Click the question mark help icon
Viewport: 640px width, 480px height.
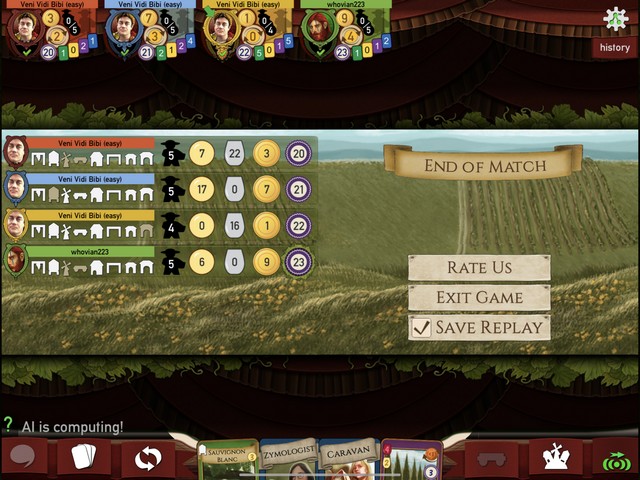(x=8, y=425)
